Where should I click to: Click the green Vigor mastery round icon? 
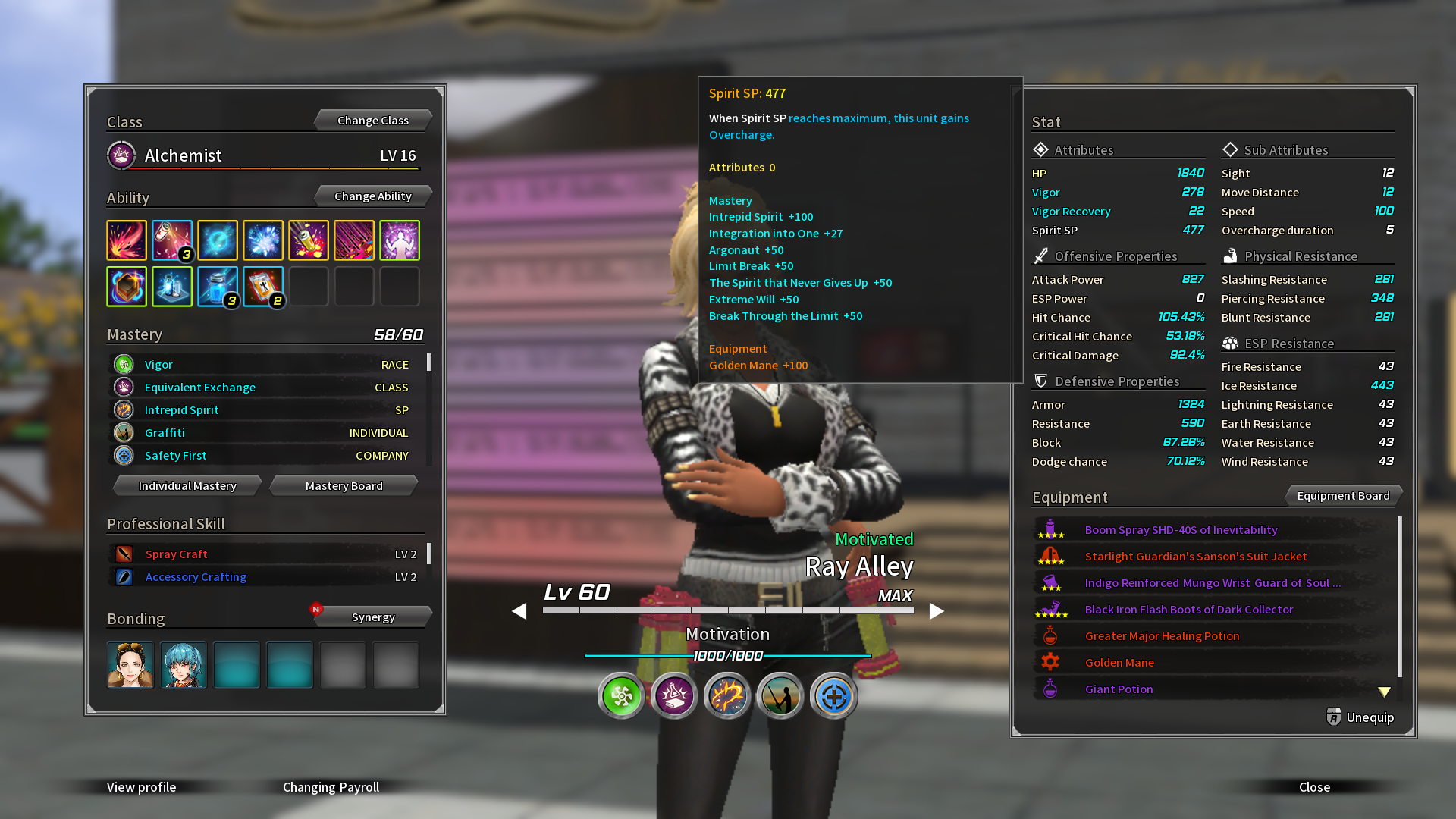621,695
